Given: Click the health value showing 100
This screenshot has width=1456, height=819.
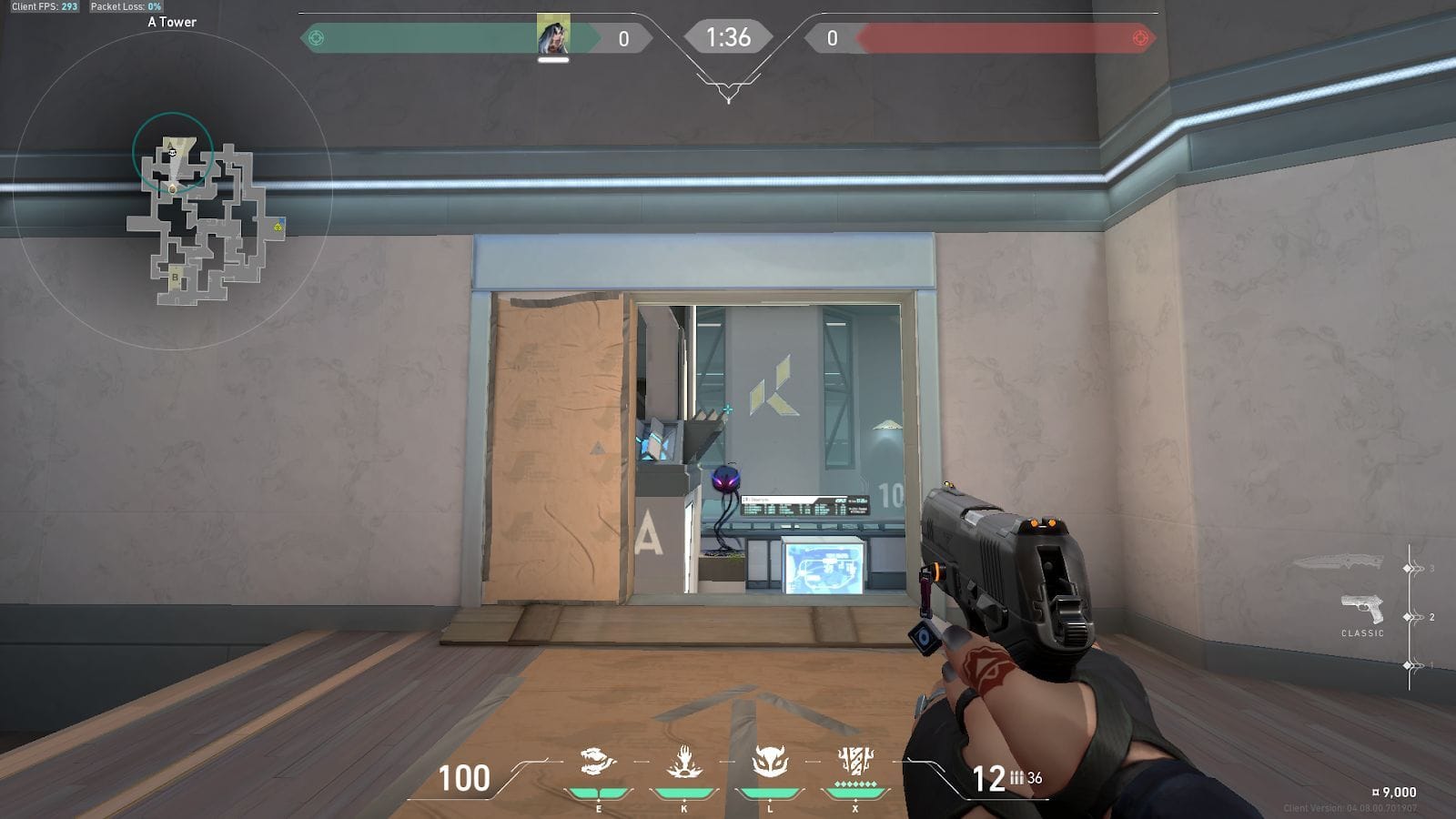Looking at the screenshot, I should click(465, 780).
